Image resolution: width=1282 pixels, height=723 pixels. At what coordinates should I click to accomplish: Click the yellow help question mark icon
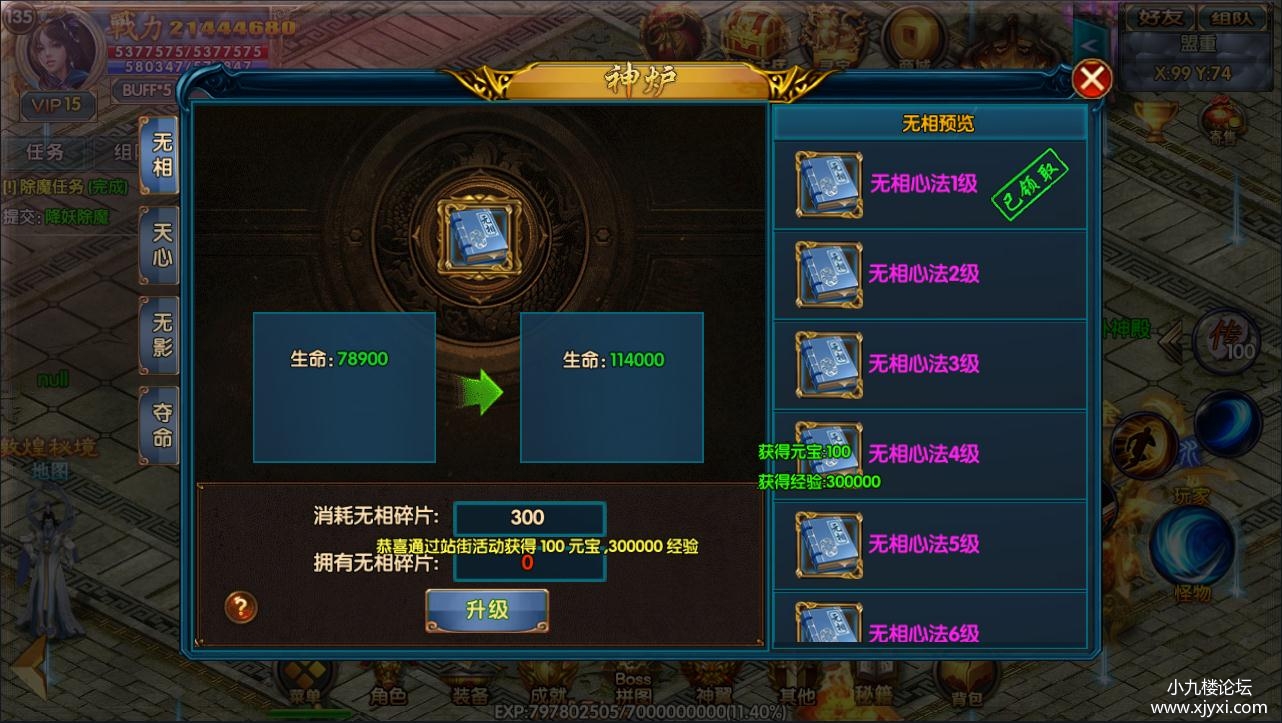(x=240, y=608)
